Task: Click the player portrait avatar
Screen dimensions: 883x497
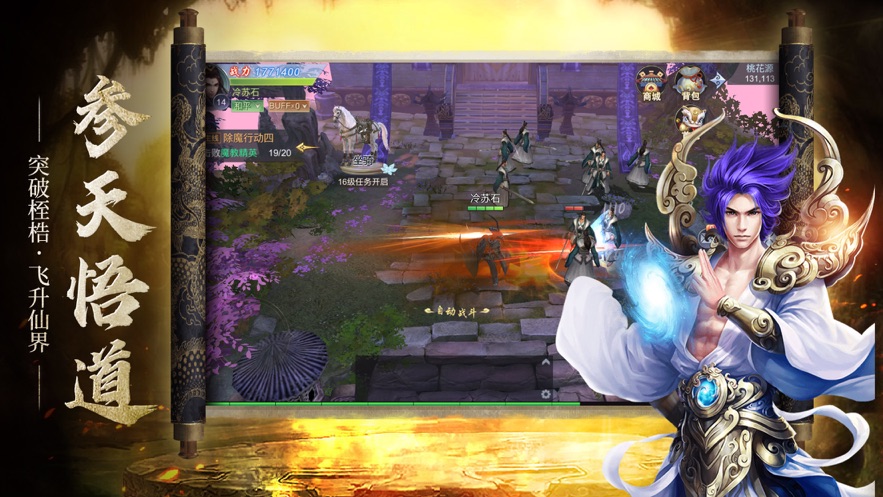Action: coord(217,83)
